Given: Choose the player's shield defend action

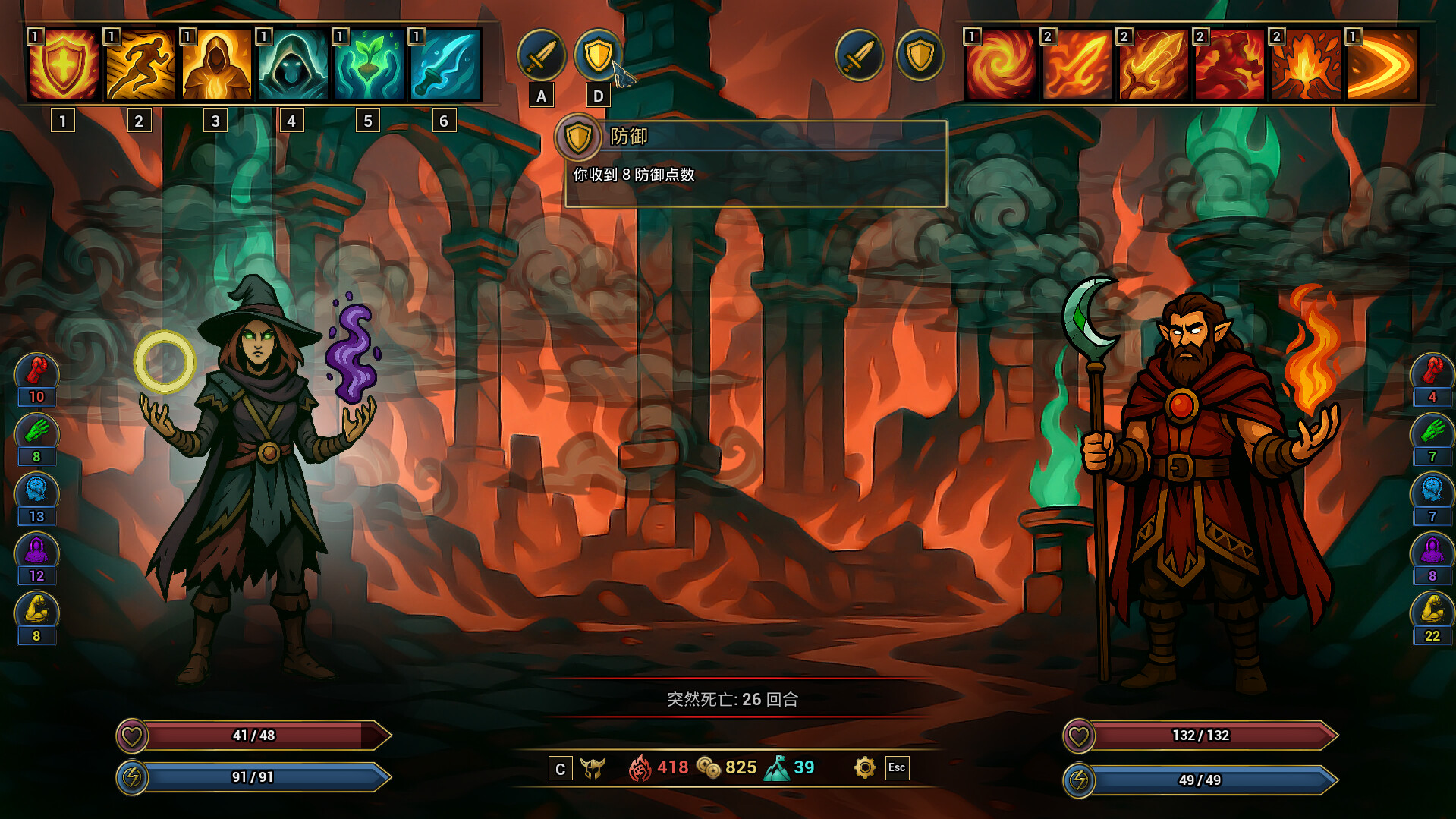Looking at the screenshot, I should [x=598, y=55].
